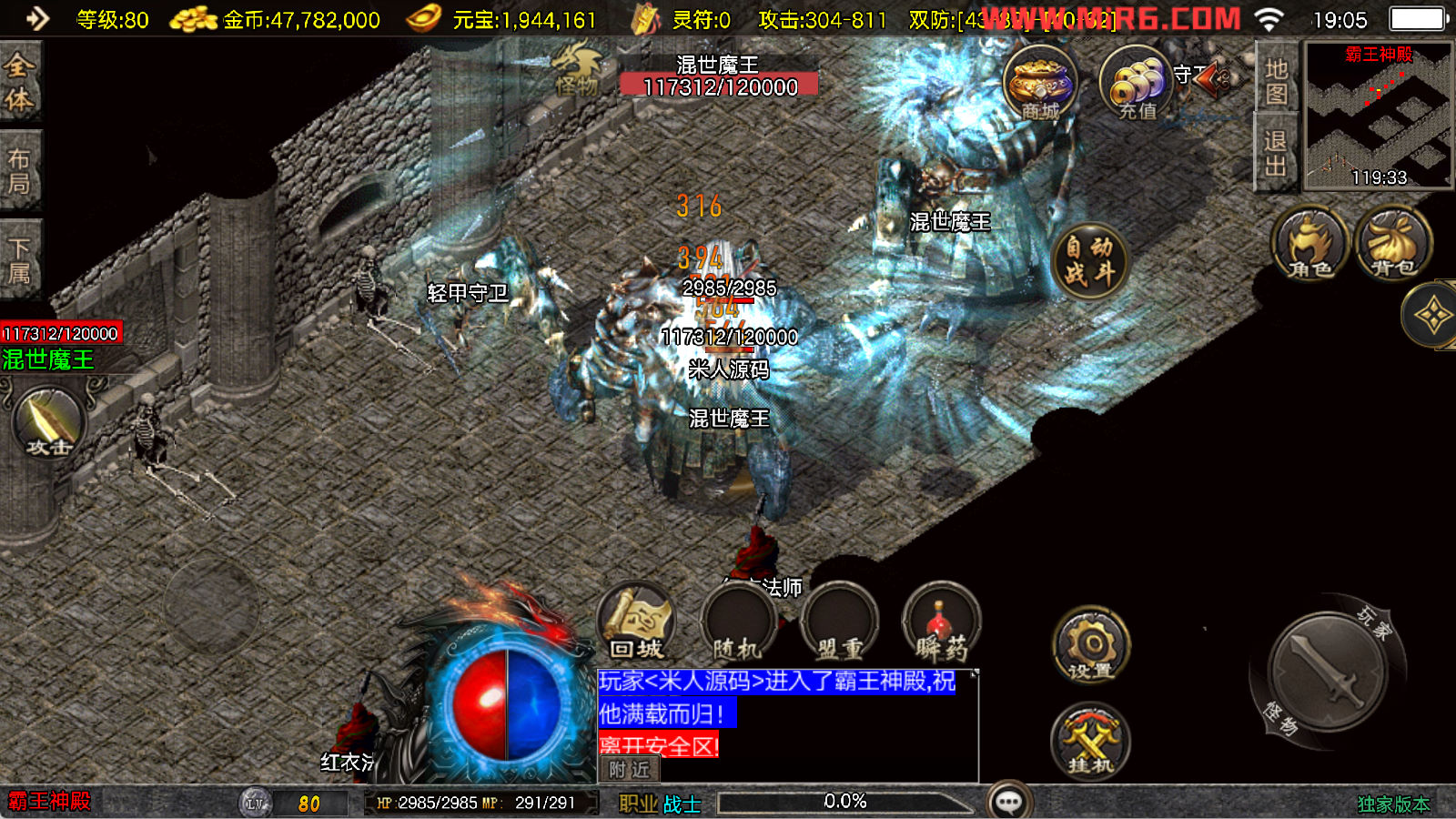Viewport: 1456px width, 819px height.
Task: Tap the main sword attack button
Action: click(x=1327, y=672)
